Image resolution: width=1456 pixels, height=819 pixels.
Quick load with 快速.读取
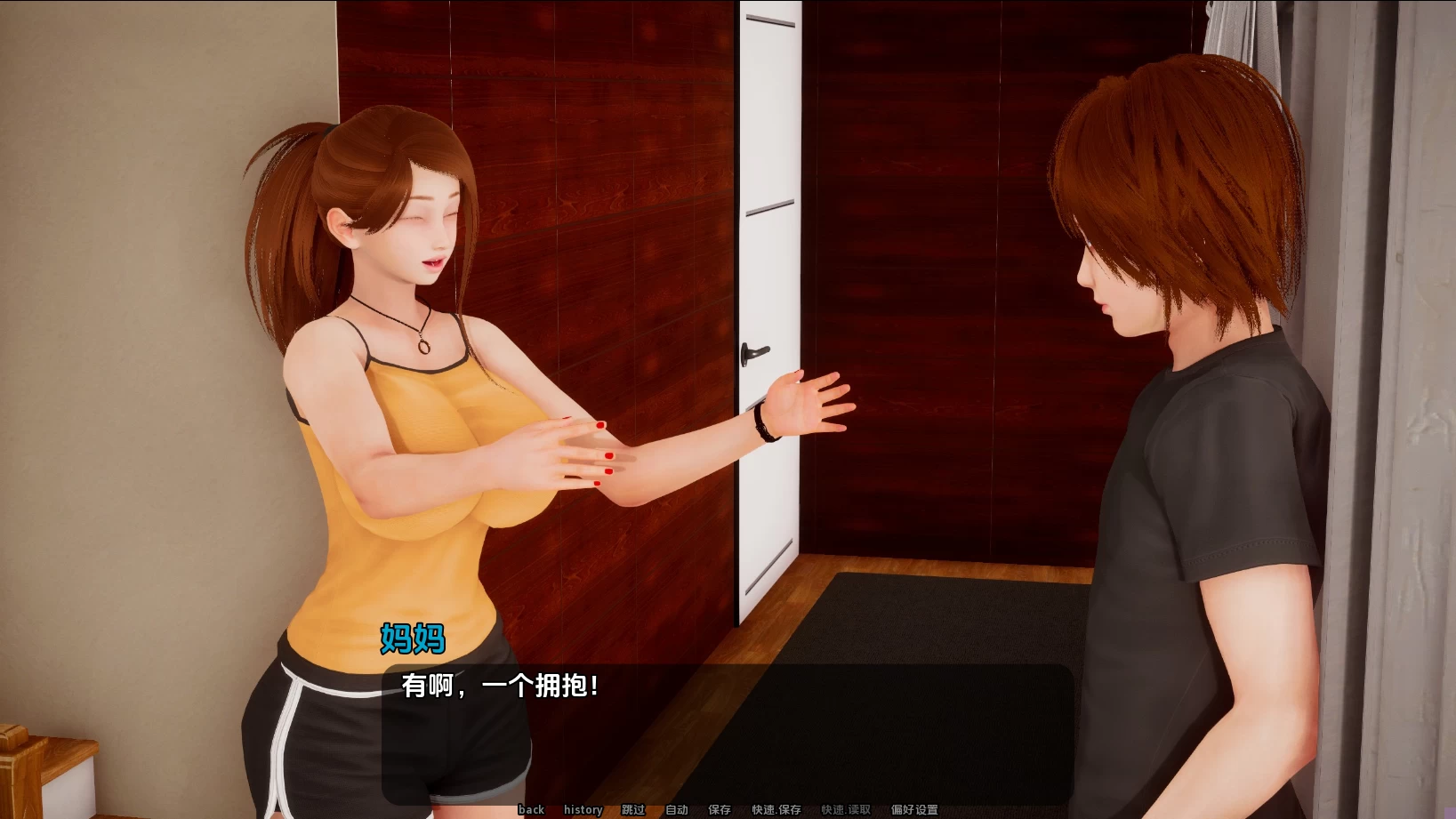846,809
